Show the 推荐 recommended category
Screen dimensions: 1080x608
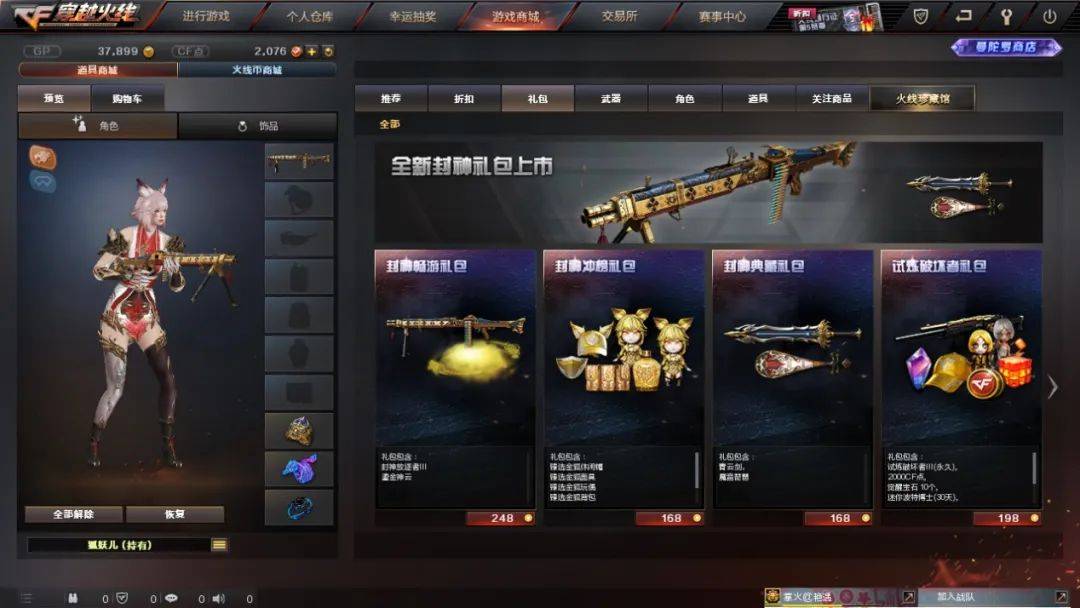point(391,98)
